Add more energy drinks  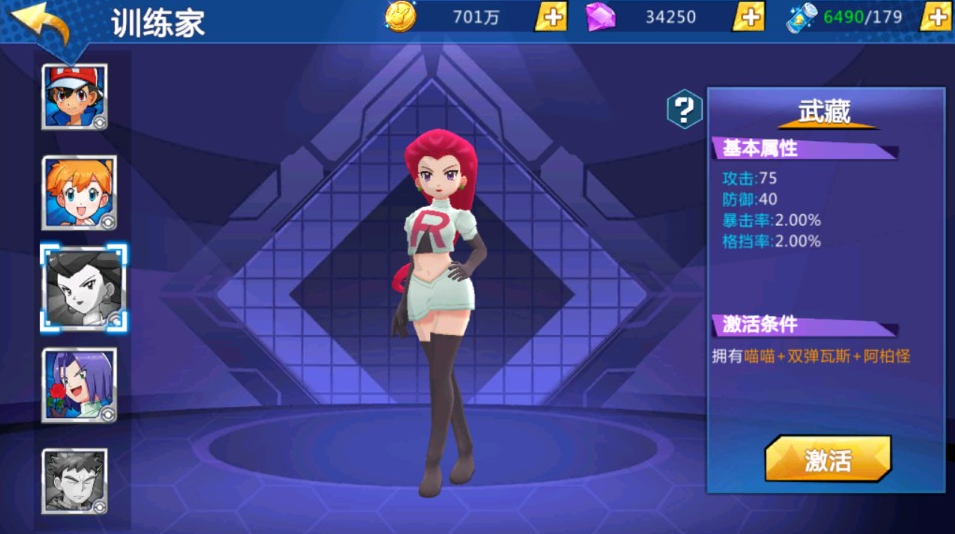tap(936, 17)
